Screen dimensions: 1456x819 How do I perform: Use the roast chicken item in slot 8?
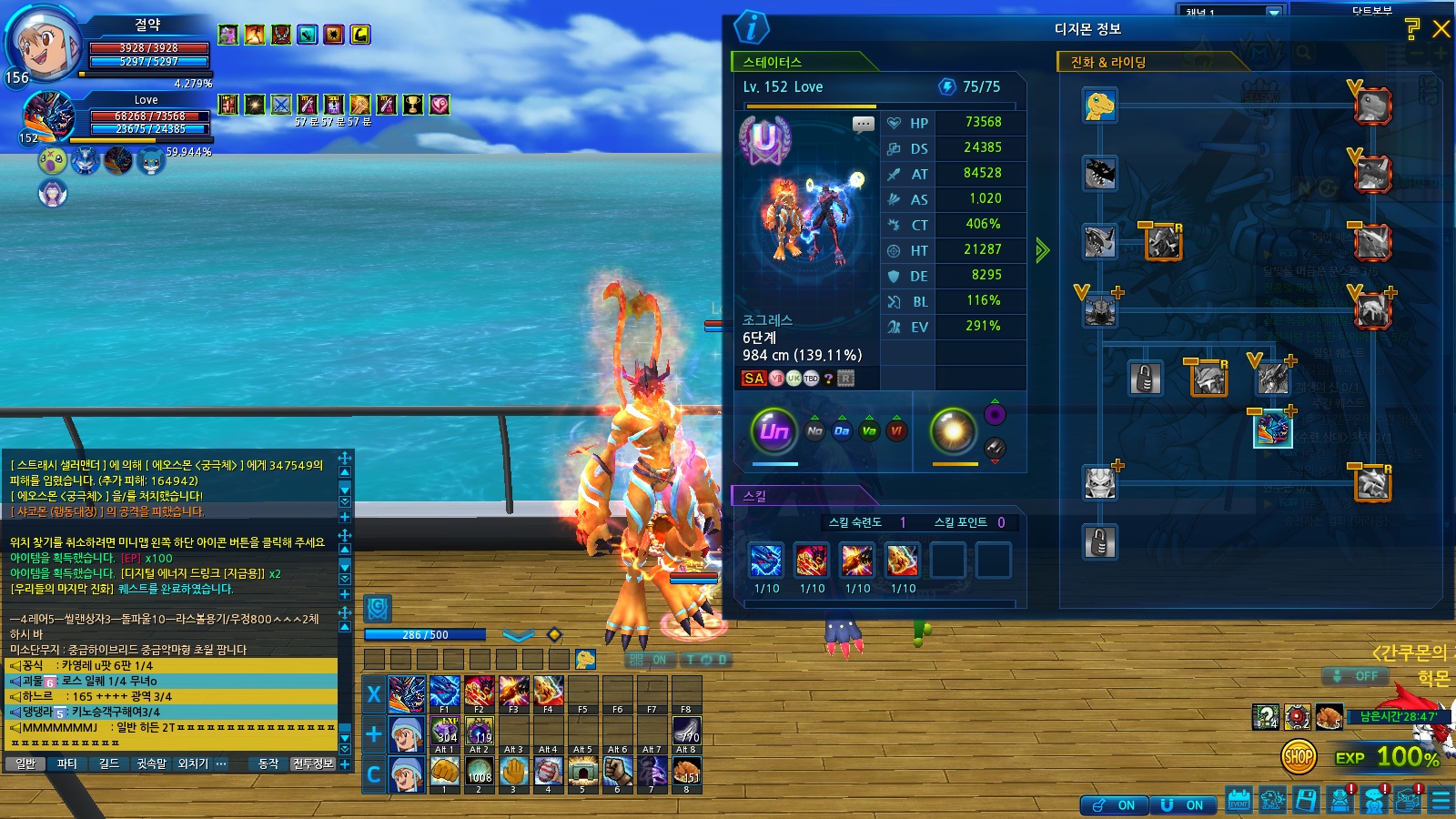coord(686,772)
